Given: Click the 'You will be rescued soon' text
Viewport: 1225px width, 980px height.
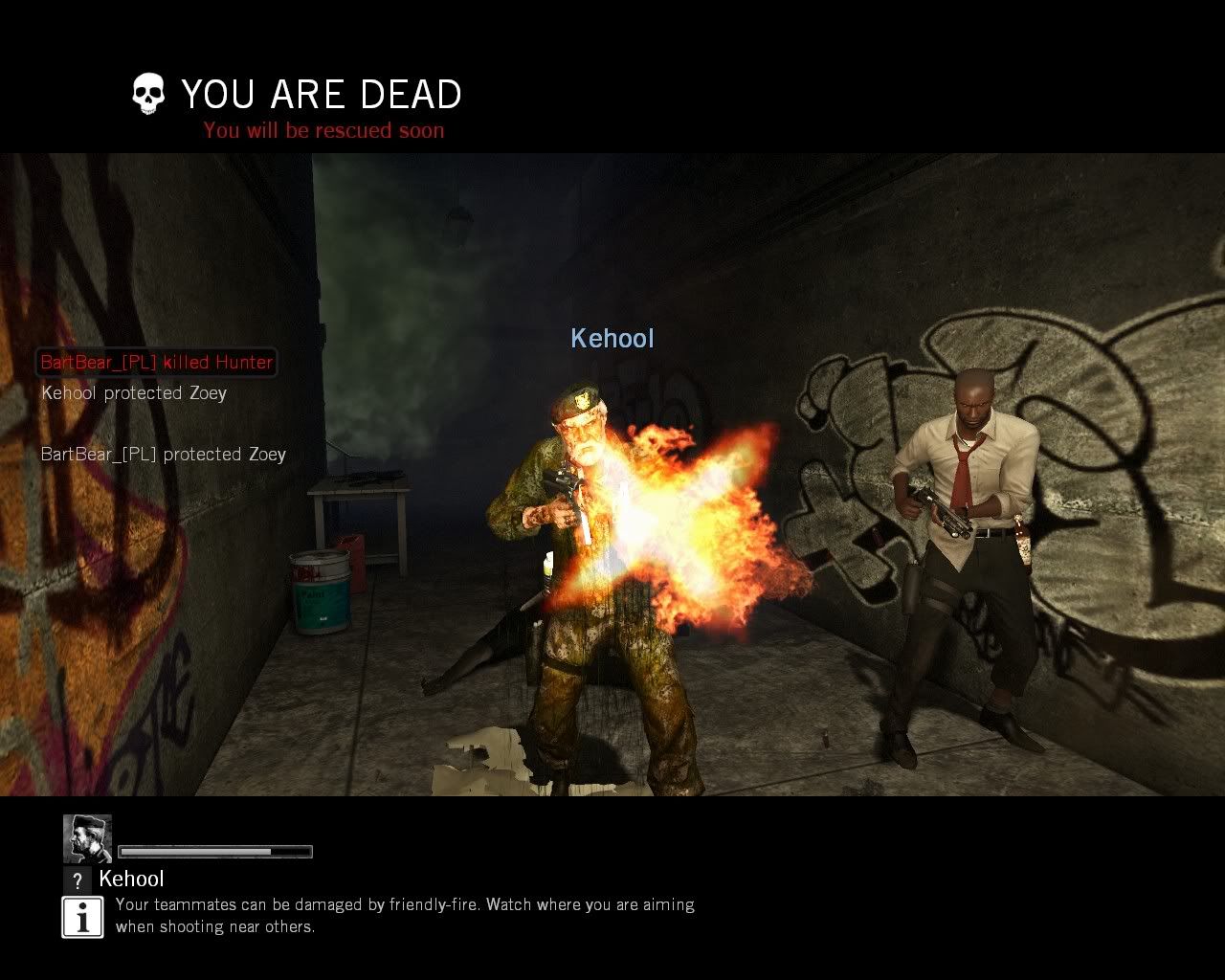Looking at the screenshot, I should point(323,130).
